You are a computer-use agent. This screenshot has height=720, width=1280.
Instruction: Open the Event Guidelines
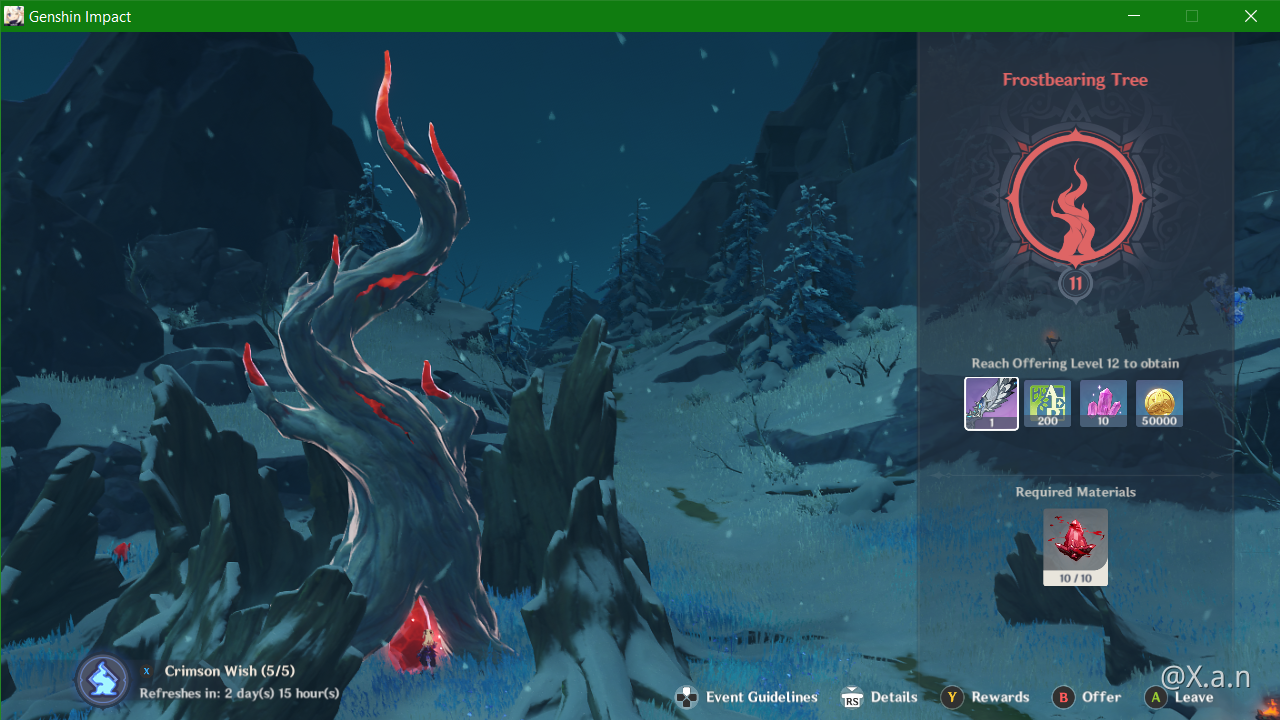[761, 697]
